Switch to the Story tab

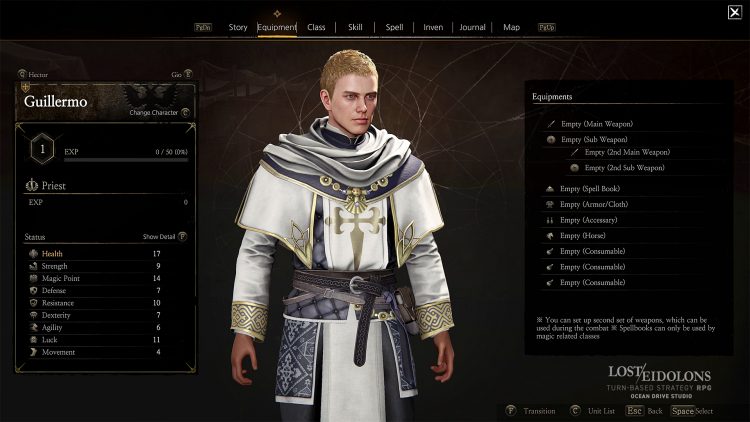coord(238,27)
